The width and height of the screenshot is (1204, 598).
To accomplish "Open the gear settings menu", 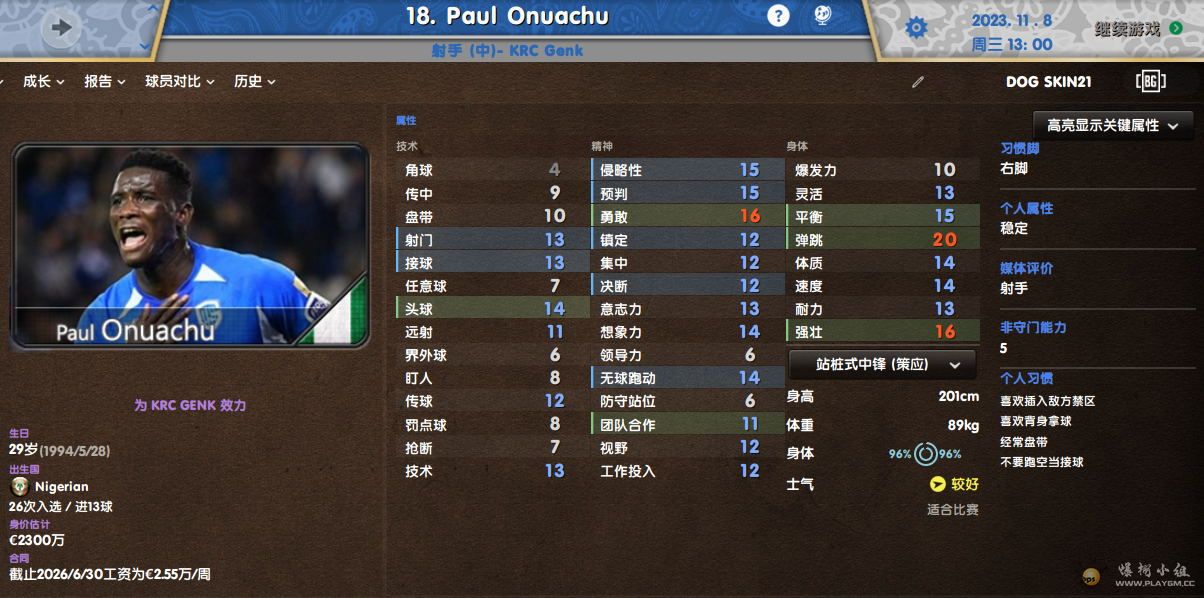I will (x=915, y=28).
